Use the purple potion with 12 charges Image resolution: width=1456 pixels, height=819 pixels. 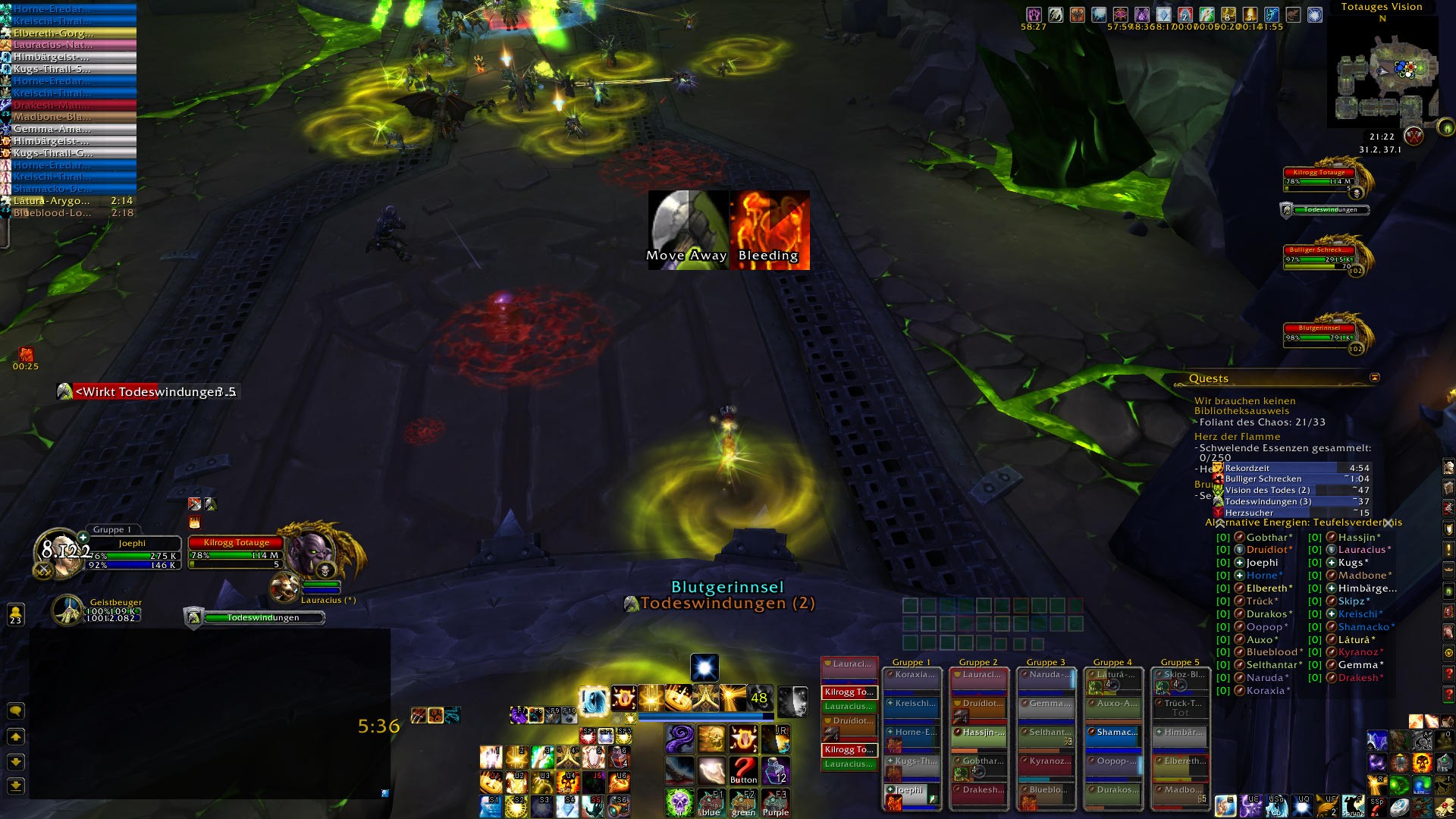[775, 770]
